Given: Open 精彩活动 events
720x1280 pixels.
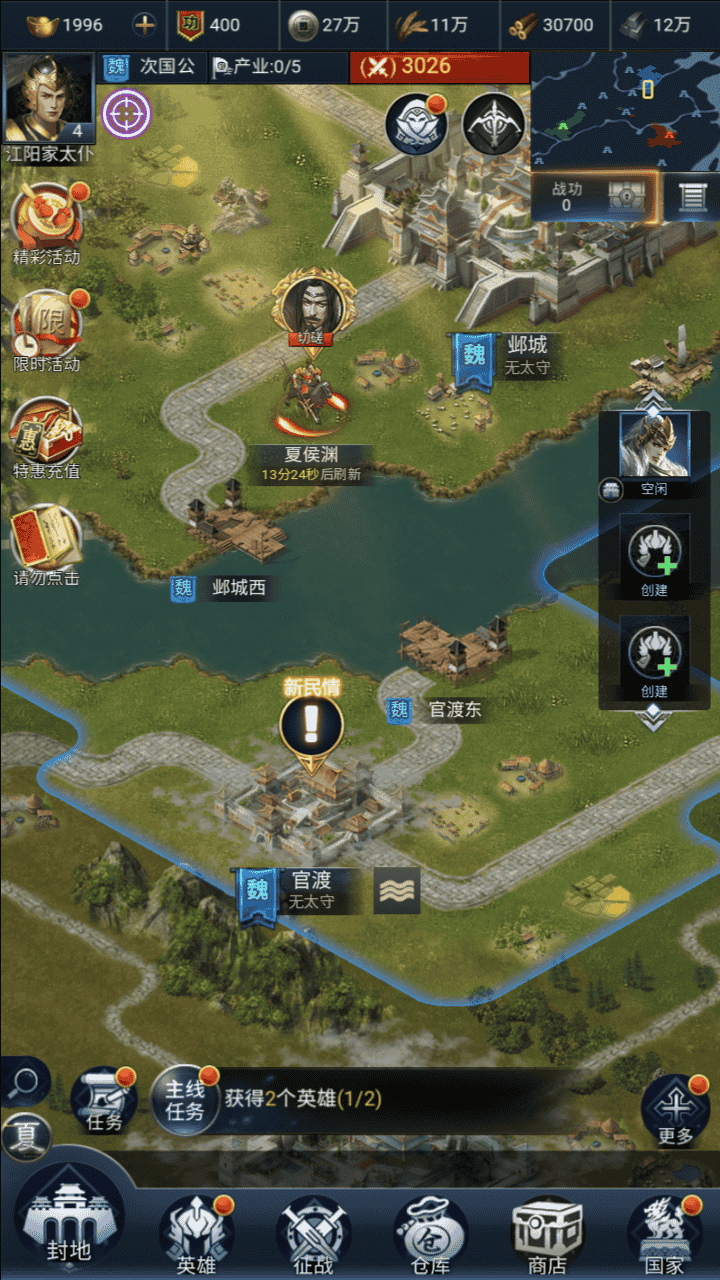Looking at the screenshot, I should 47,223.
